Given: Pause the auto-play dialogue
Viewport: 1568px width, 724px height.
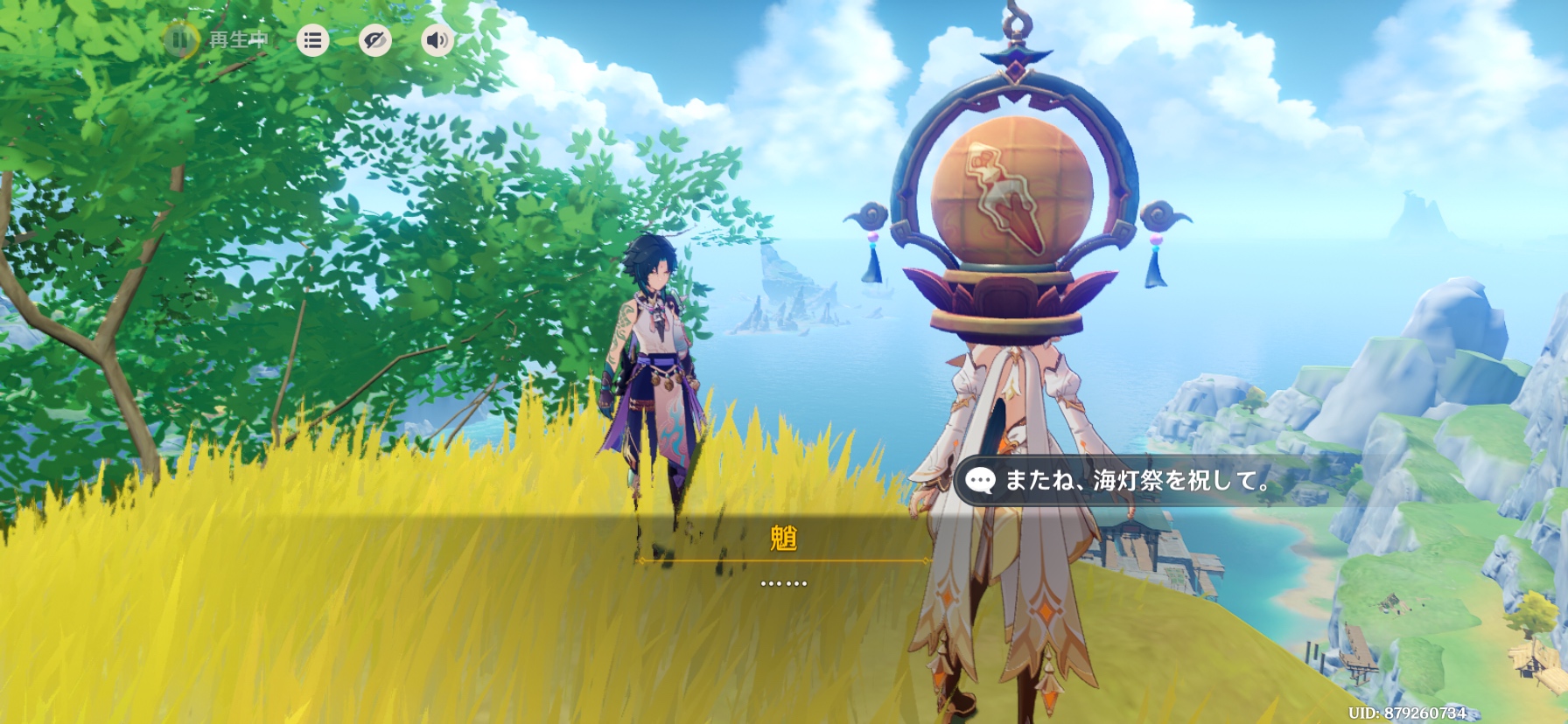Looking at the screenshot, I should tap(180, 40).
